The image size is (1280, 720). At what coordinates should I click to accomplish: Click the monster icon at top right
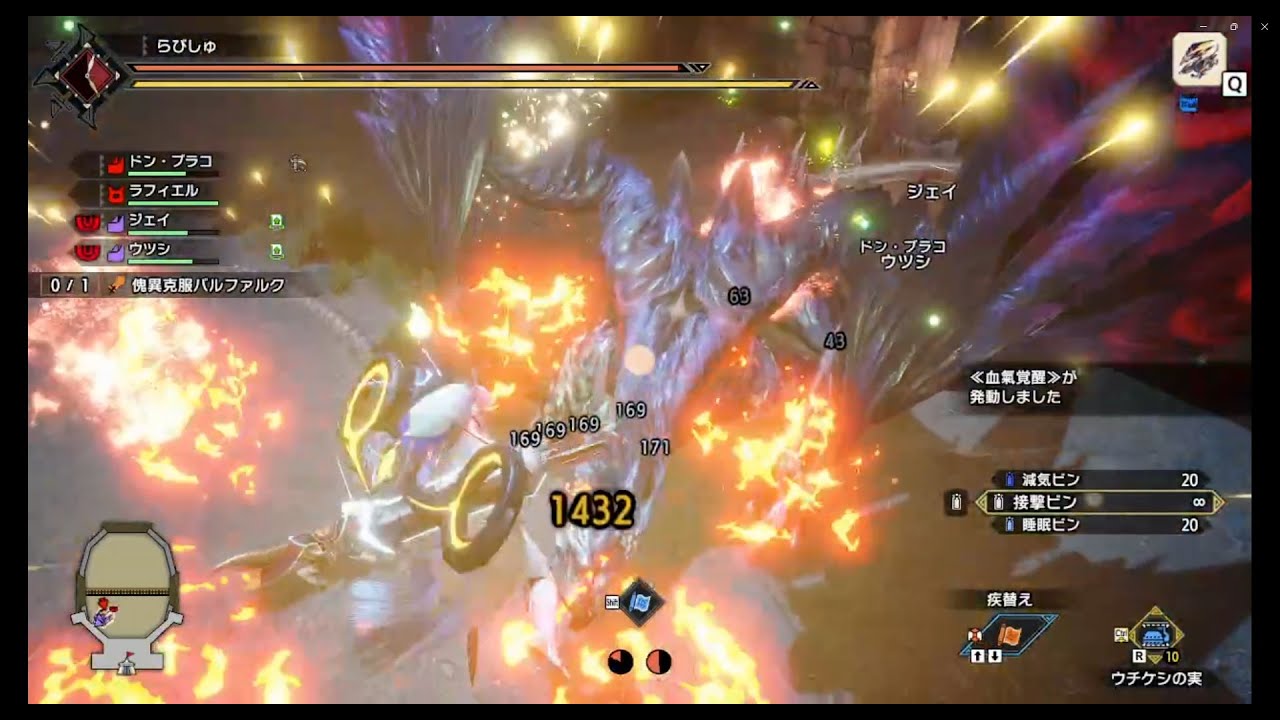1198,58
